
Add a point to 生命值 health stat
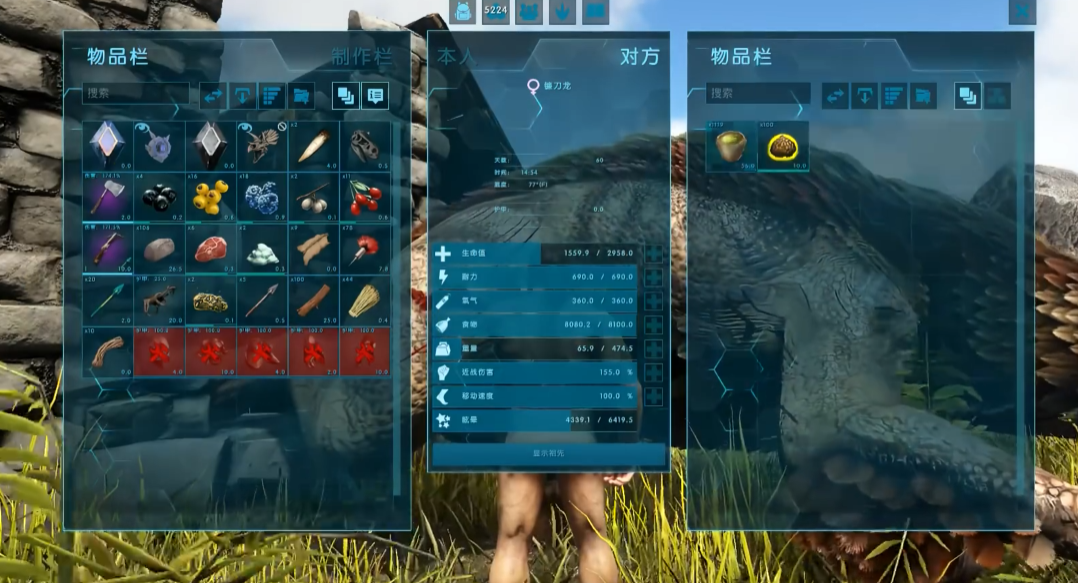653,254
